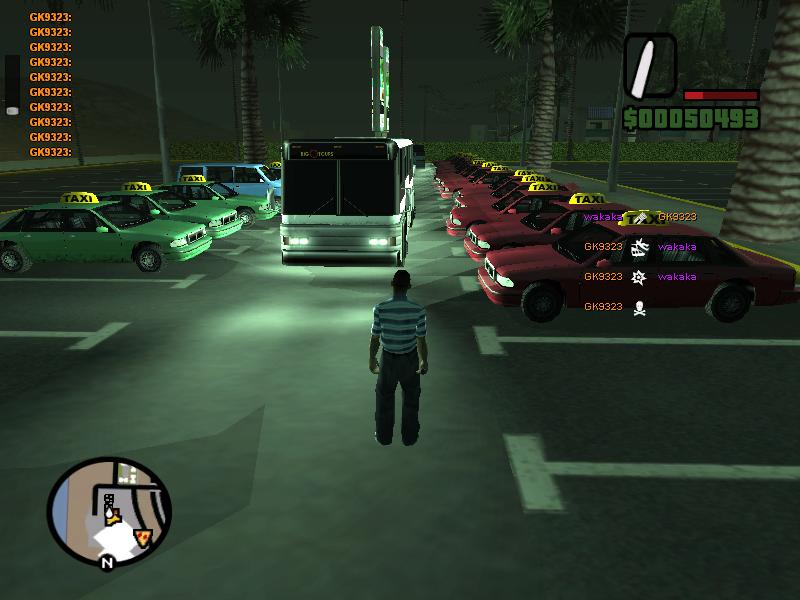This screenshot has width=800, height=600.
Task: Click the north N indicator on the radar
Action: [x=106, y=563]
